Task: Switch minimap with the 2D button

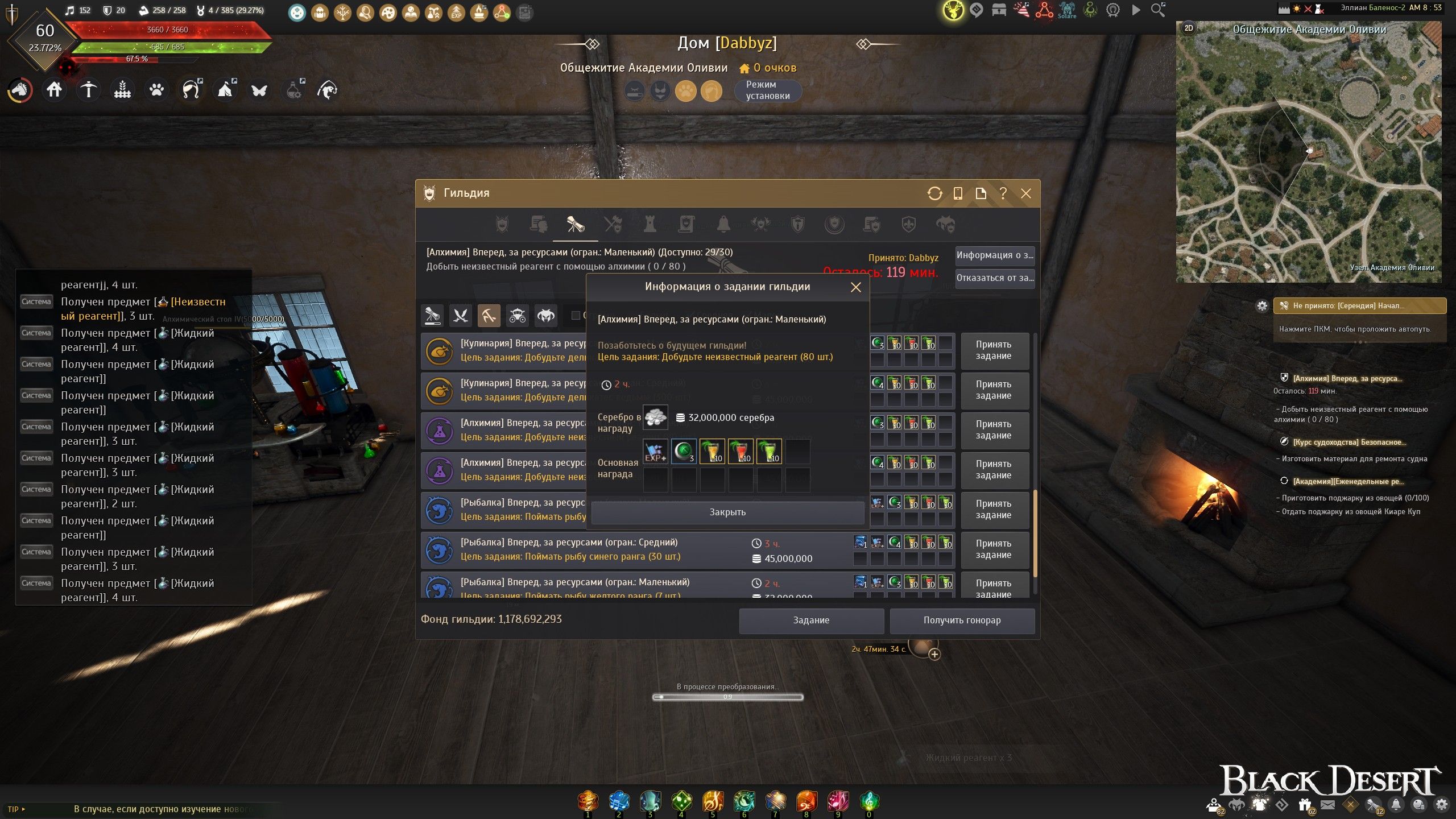Action: 1189,28
